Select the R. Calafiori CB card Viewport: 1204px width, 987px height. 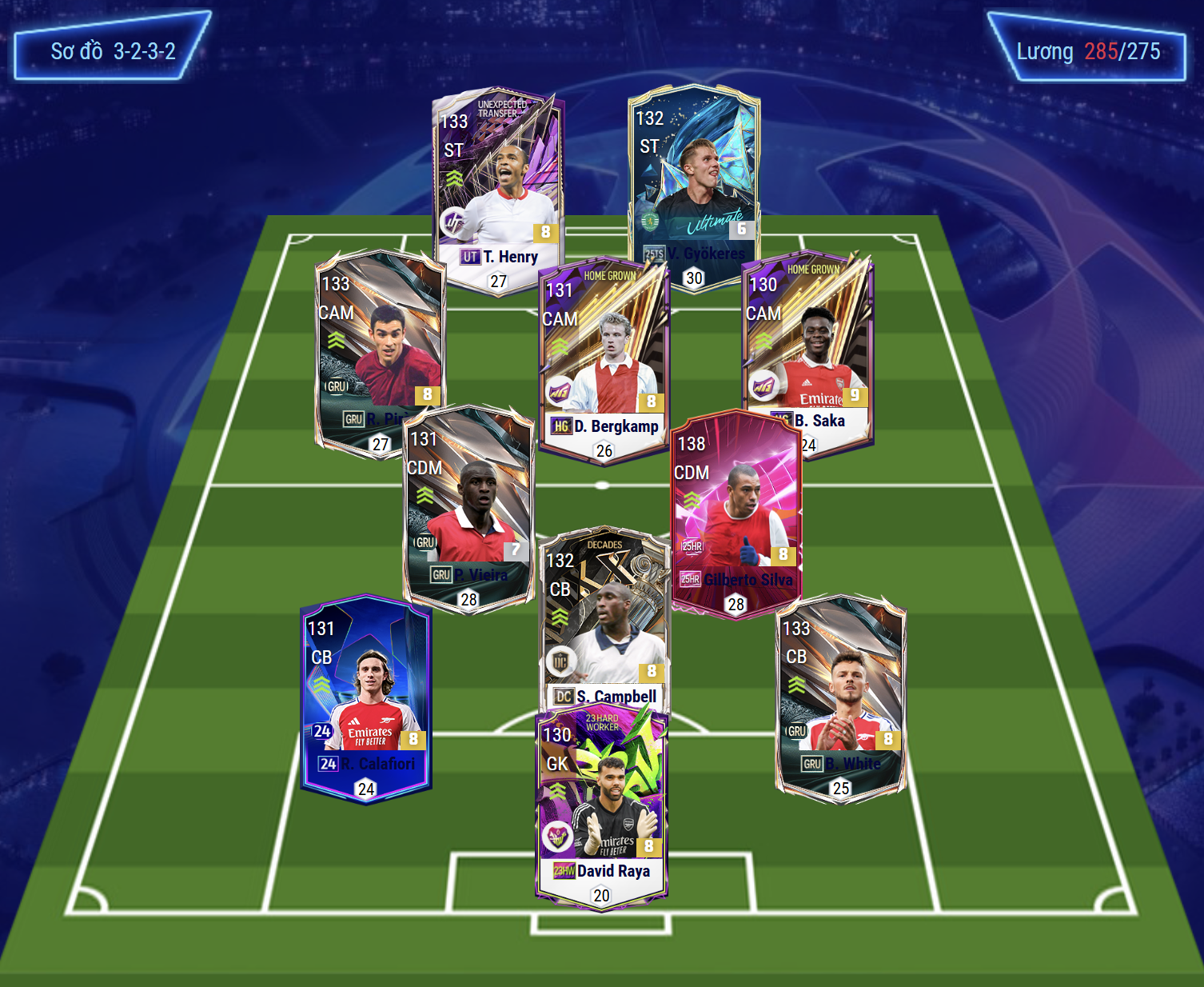pos(366,696)
